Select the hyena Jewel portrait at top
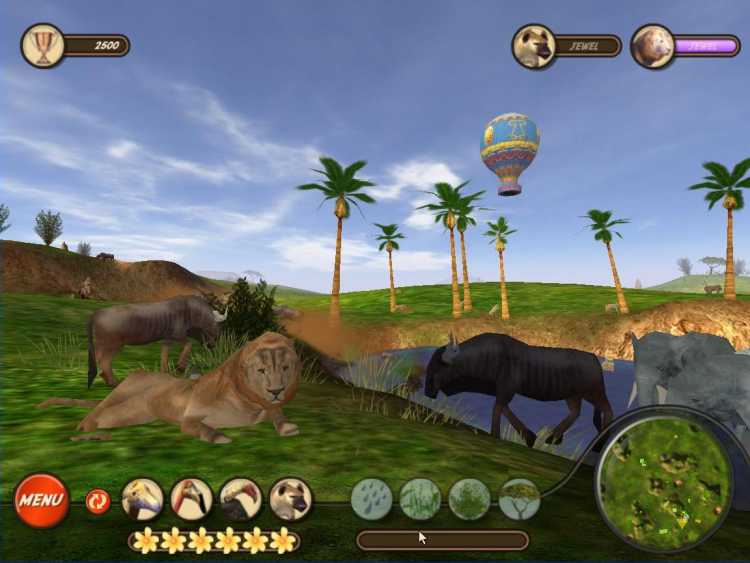The image size is (750, 563). [x=534, y=46]
